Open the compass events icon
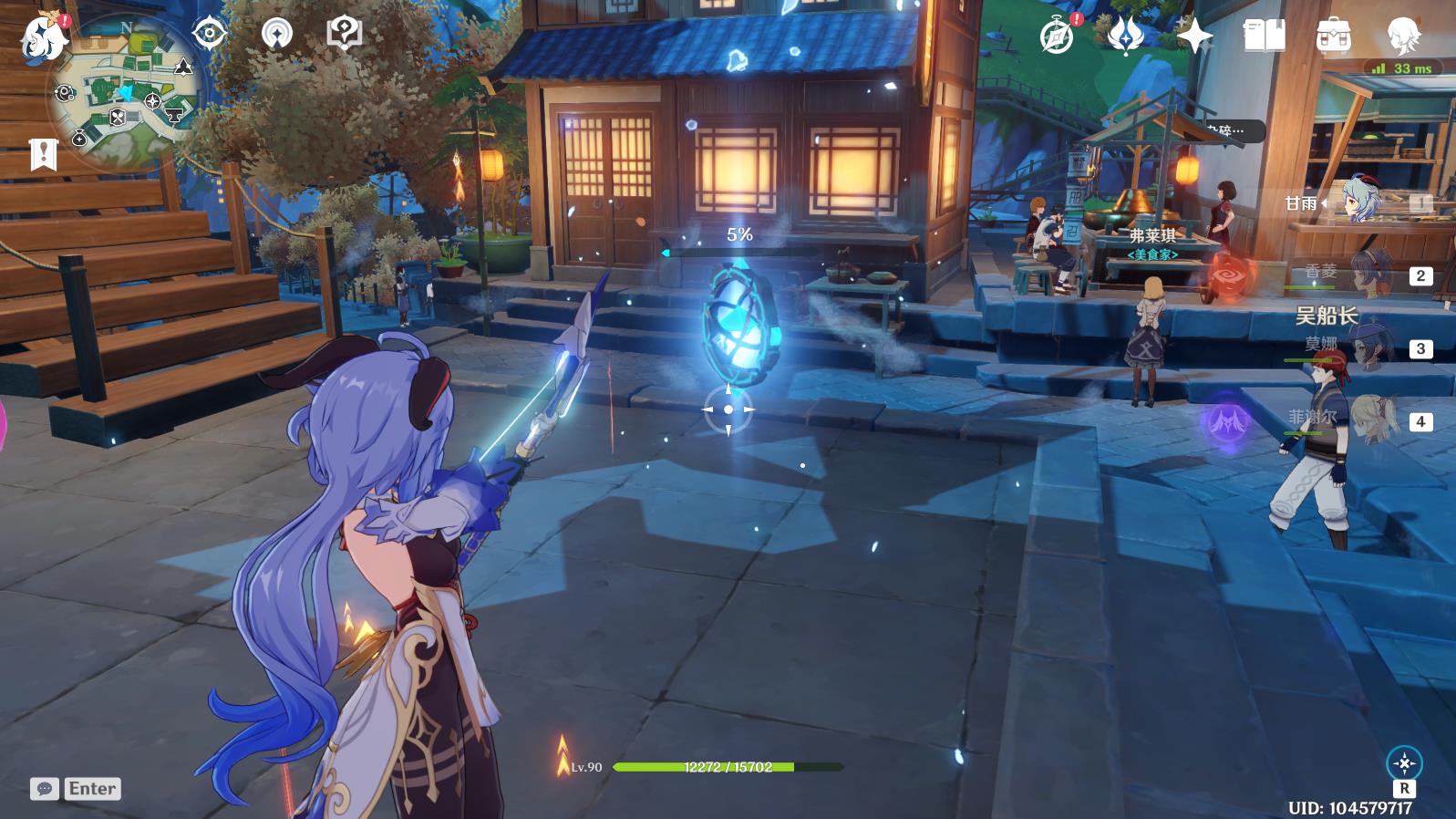The height and width of the screenshot is (819, 1456). click(x=1057, y=37)
